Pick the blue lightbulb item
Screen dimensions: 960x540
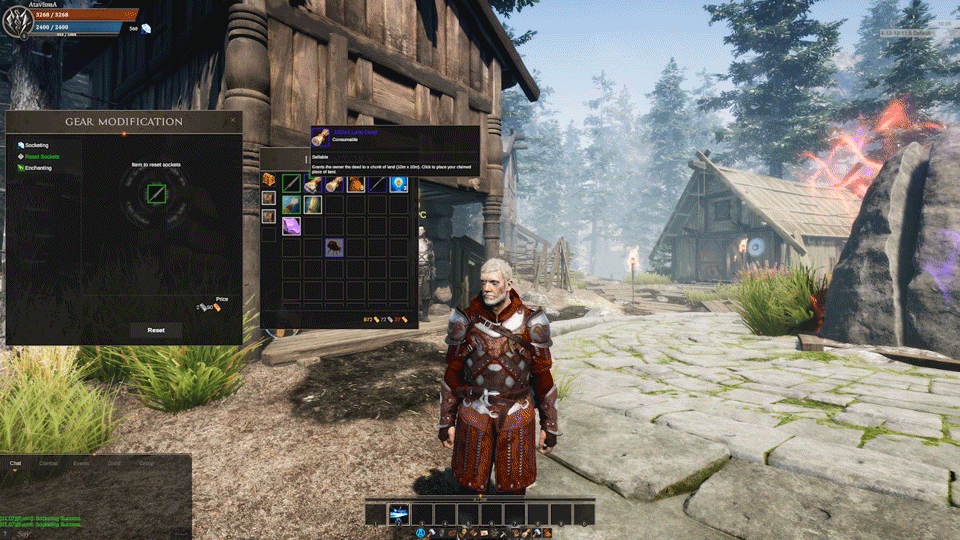(x=399, y=183)
